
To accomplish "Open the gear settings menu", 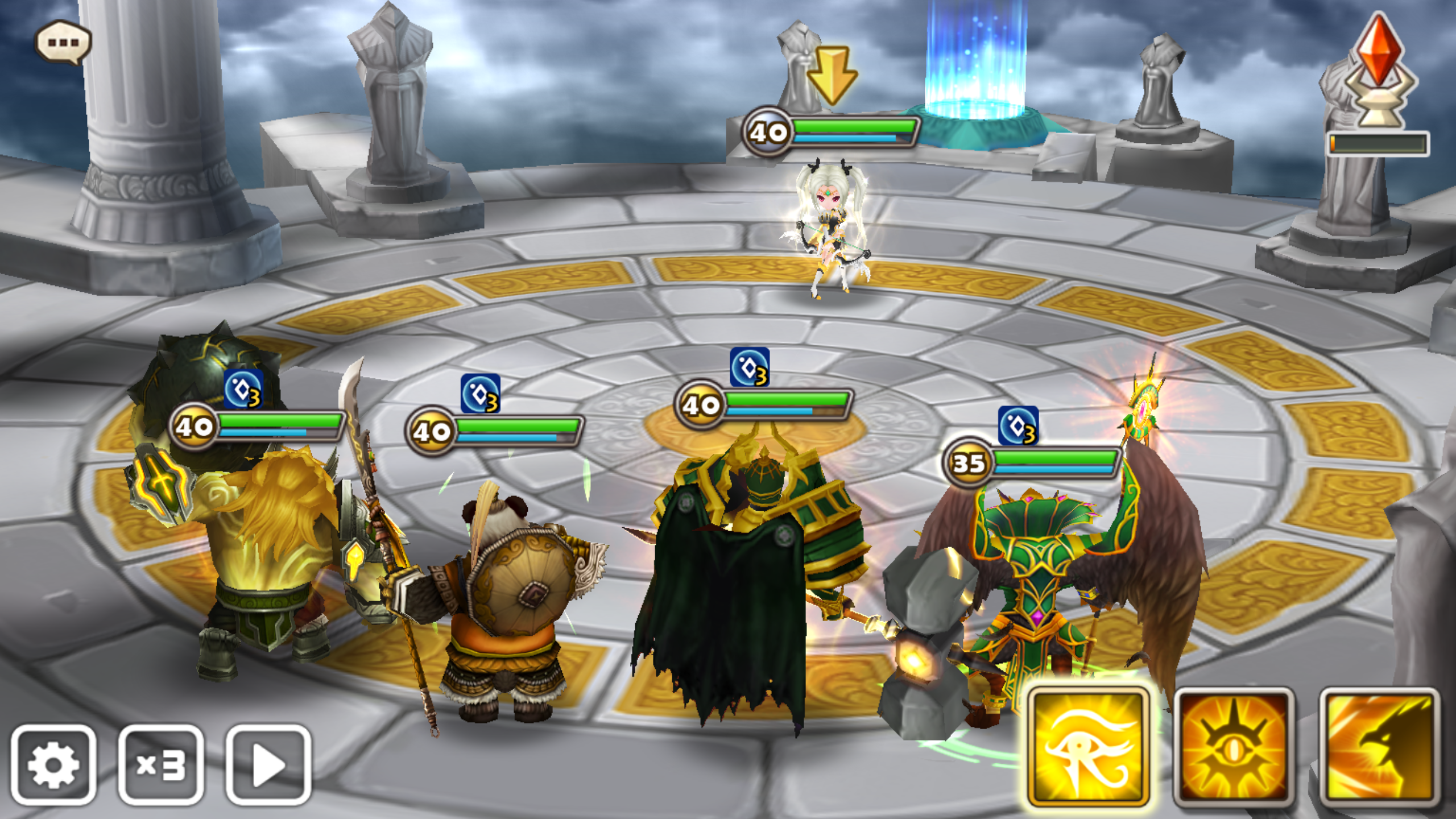I will pyautogui.click(x=53, y=764).
